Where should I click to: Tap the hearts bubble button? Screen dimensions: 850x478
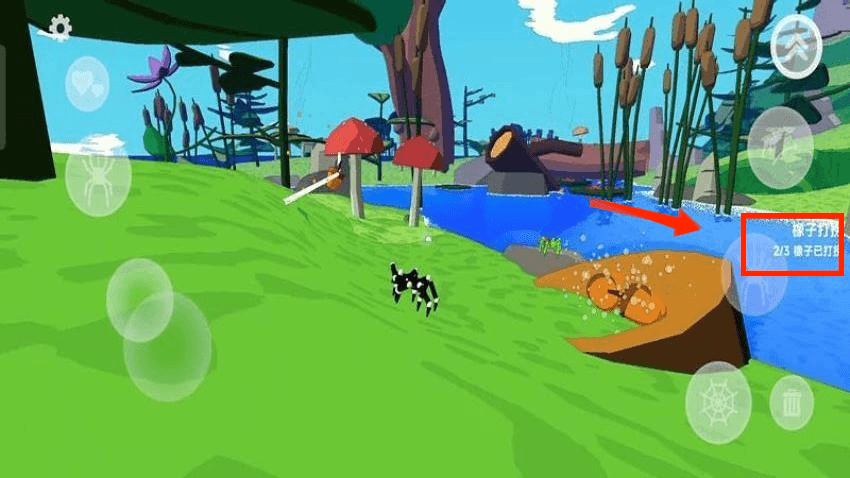87,84
